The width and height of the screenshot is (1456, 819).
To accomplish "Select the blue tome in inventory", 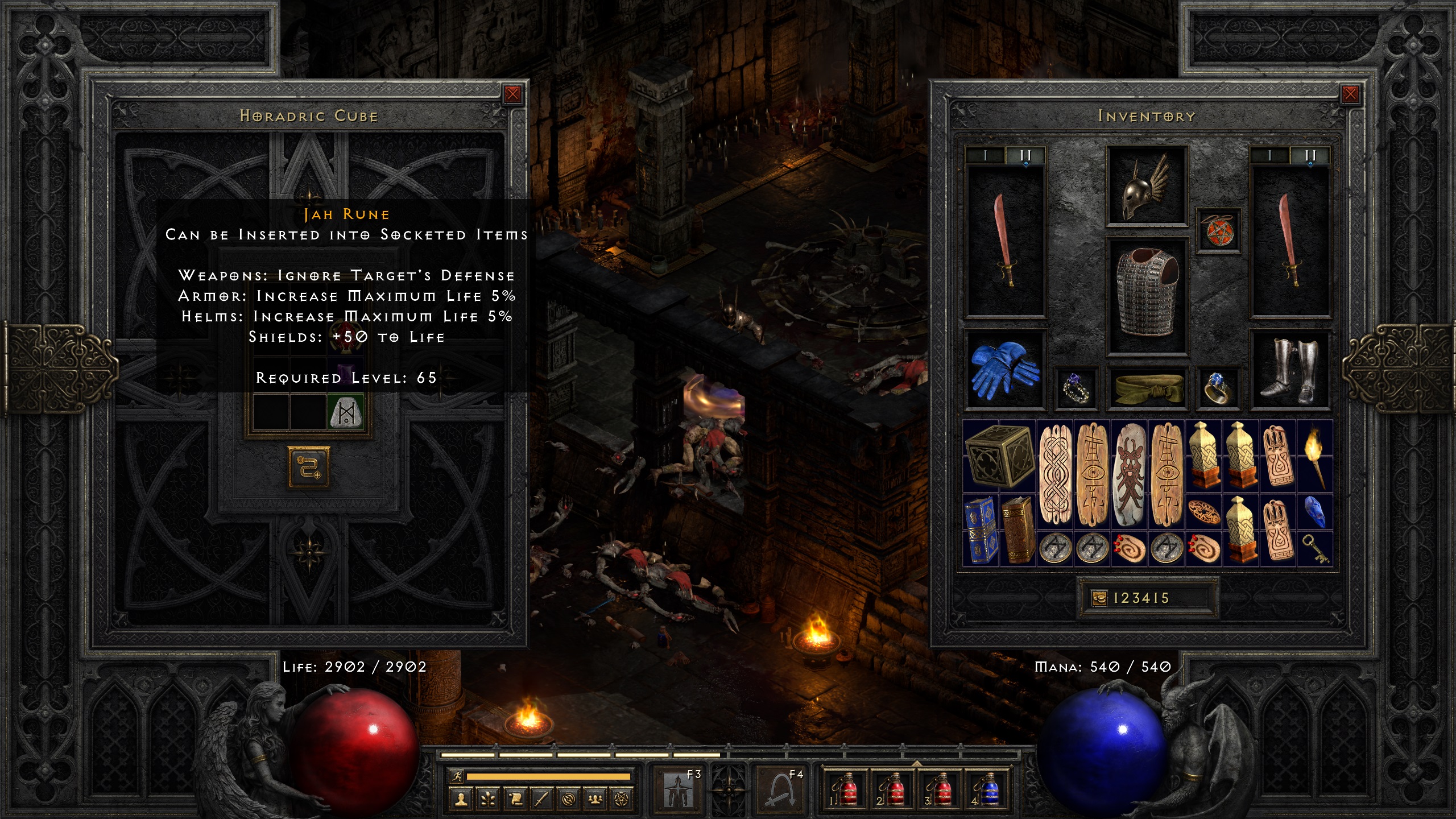I will (981, 530).
